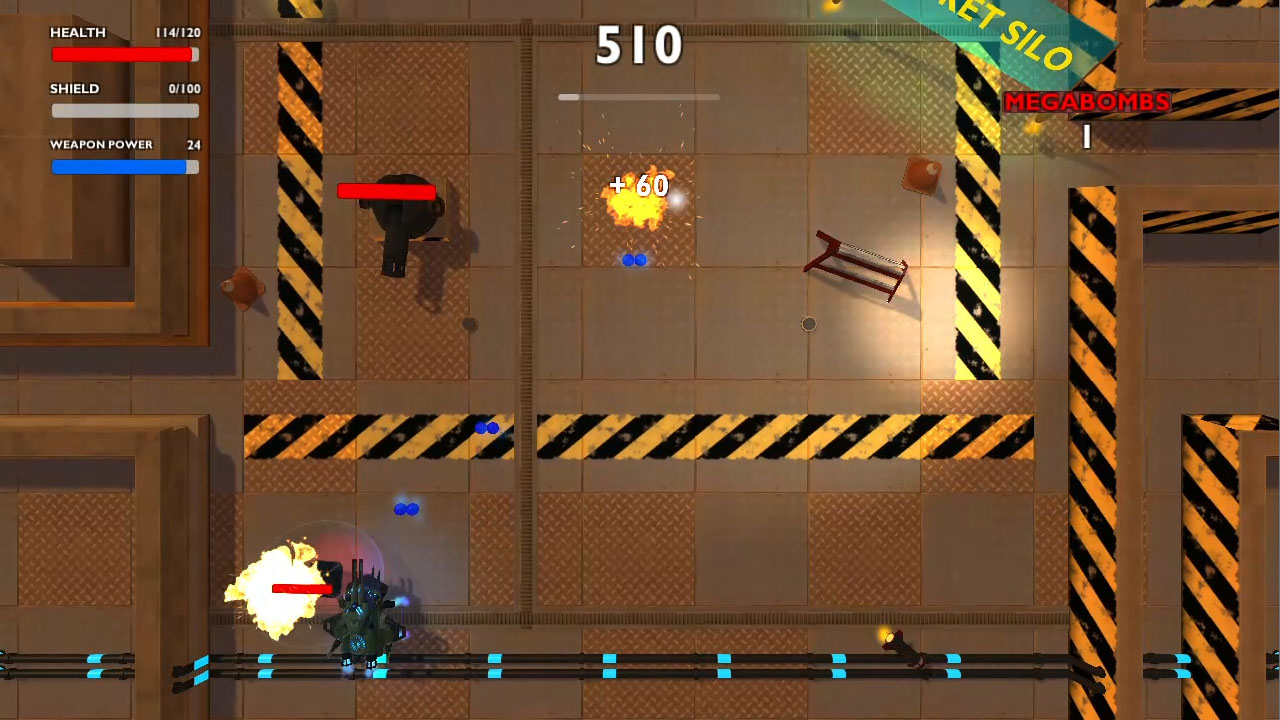1280x720 pixels.
Task: Click the weapon pickup on the bottom rail
Action: (x=900, y=645)
